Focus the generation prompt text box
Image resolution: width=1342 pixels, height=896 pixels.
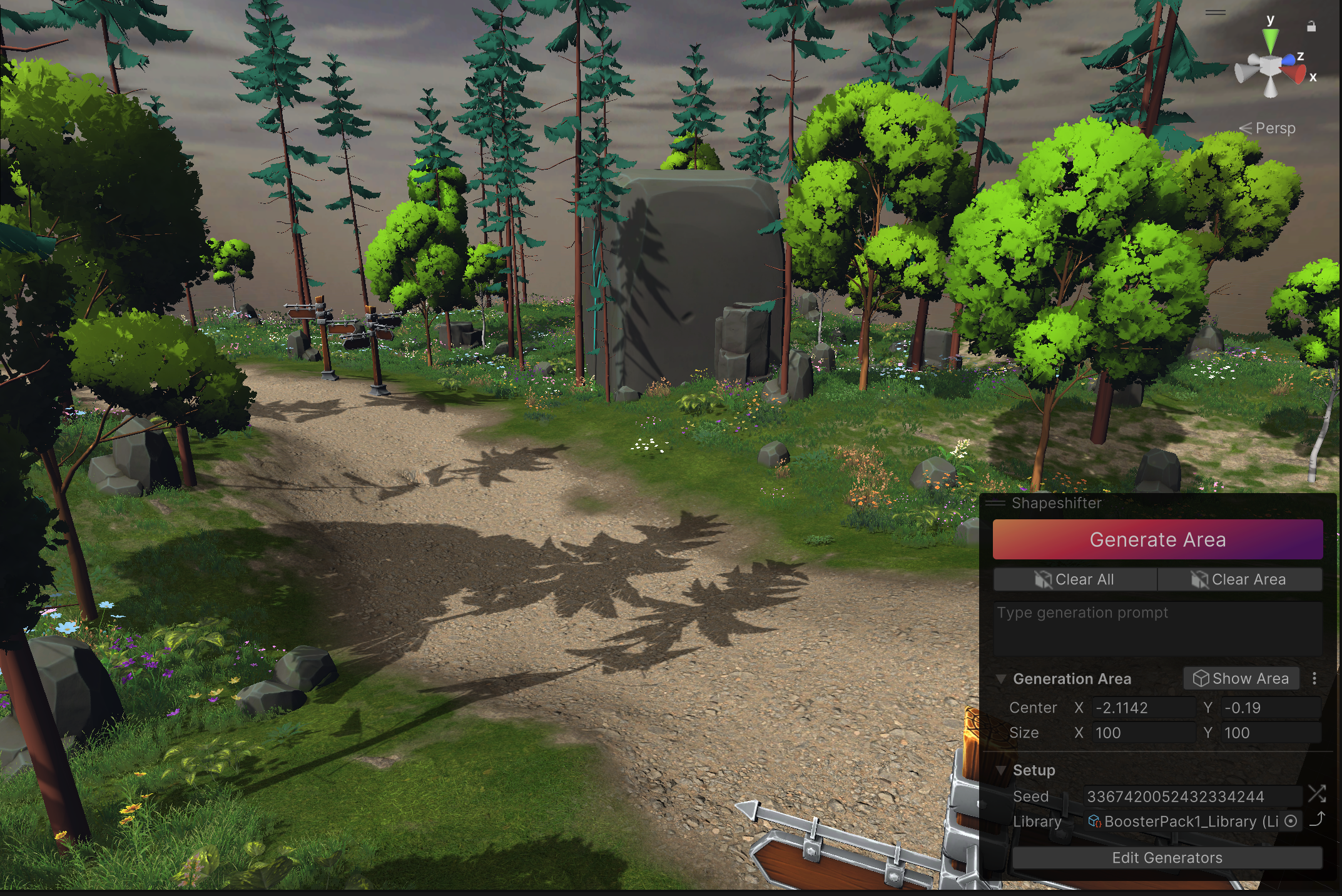(1157, 628)
